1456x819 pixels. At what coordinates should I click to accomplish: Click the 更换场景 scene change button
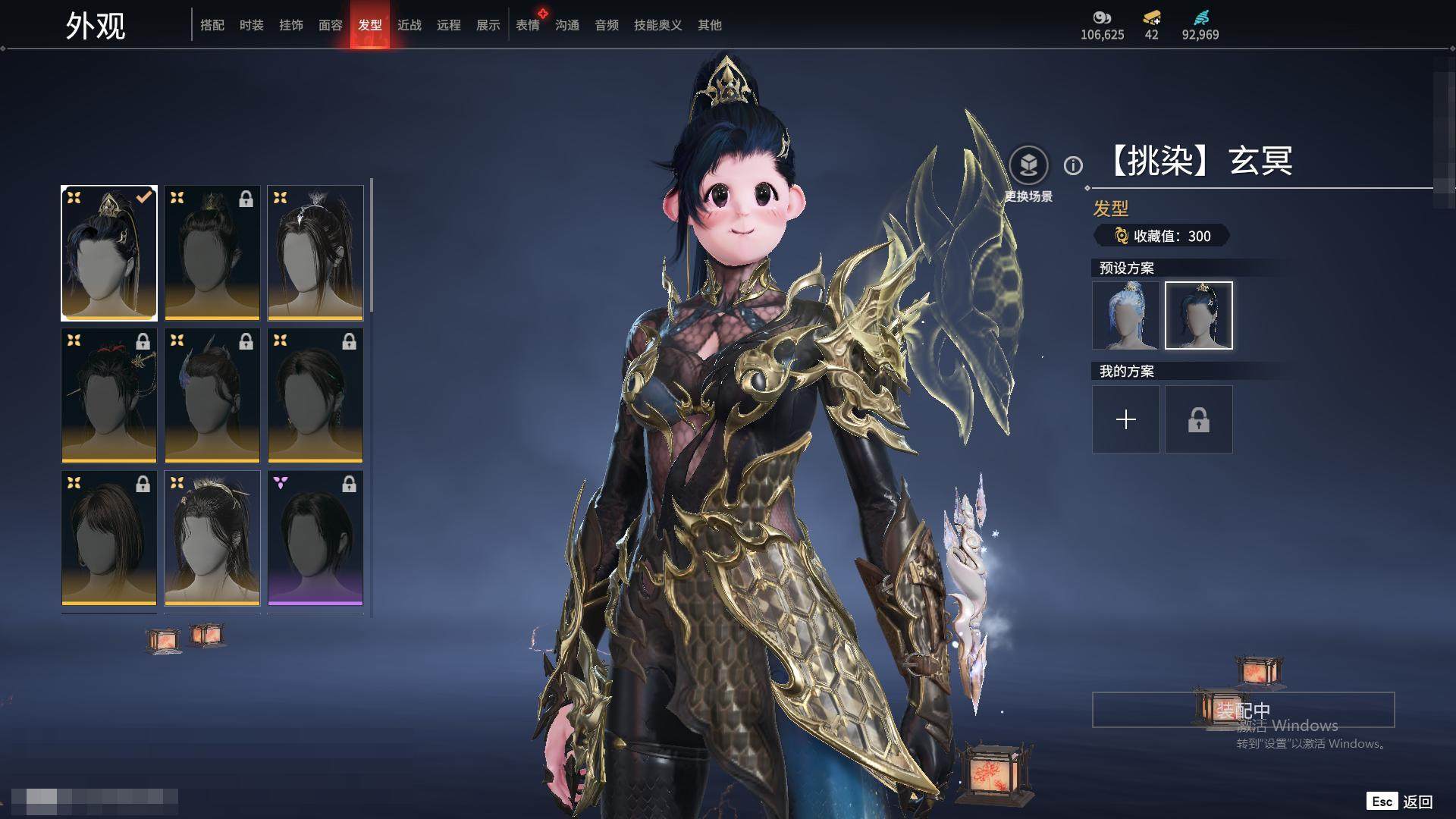point(1028,165)
